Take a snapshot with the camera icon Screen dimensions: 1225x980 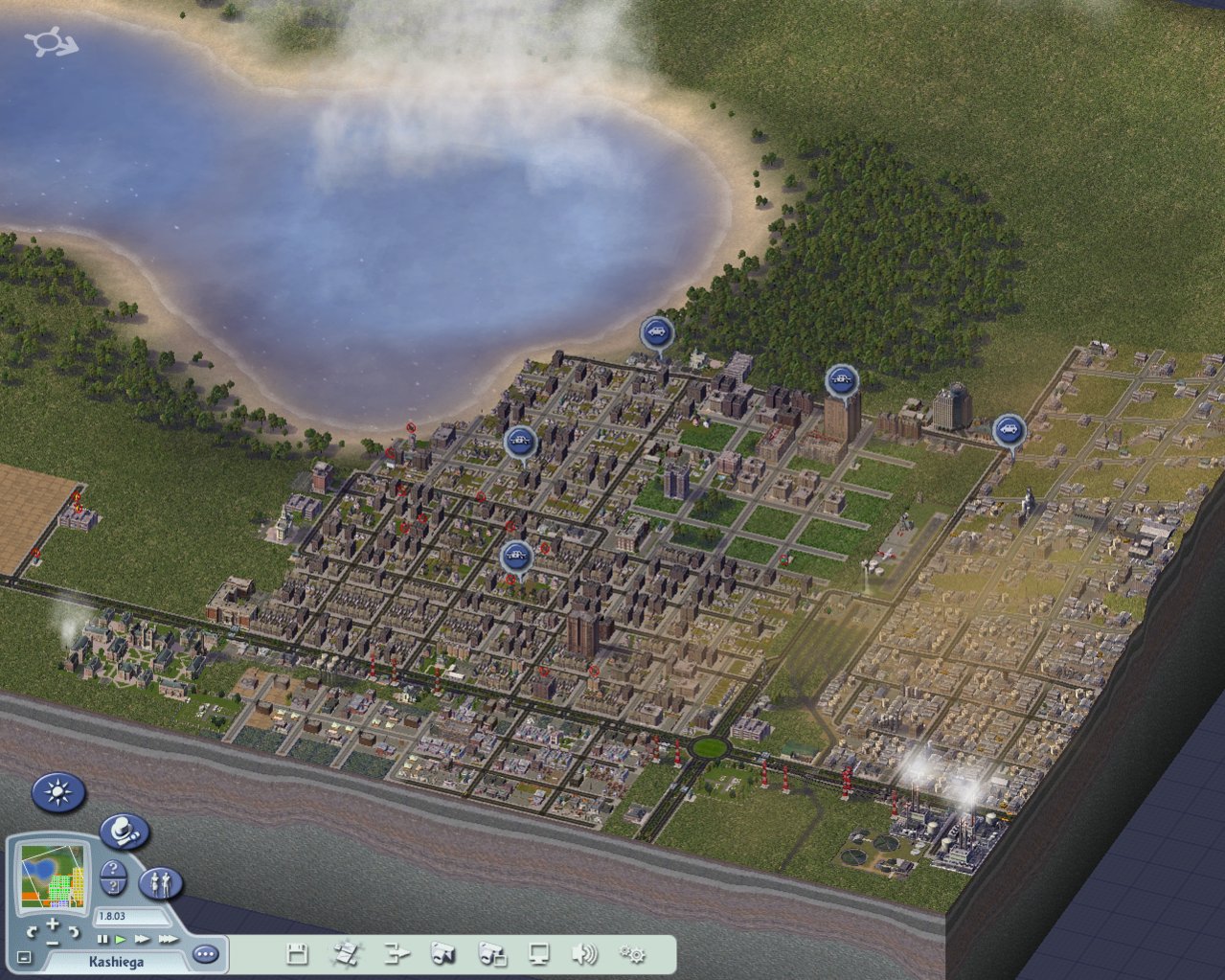pos(442,954)
